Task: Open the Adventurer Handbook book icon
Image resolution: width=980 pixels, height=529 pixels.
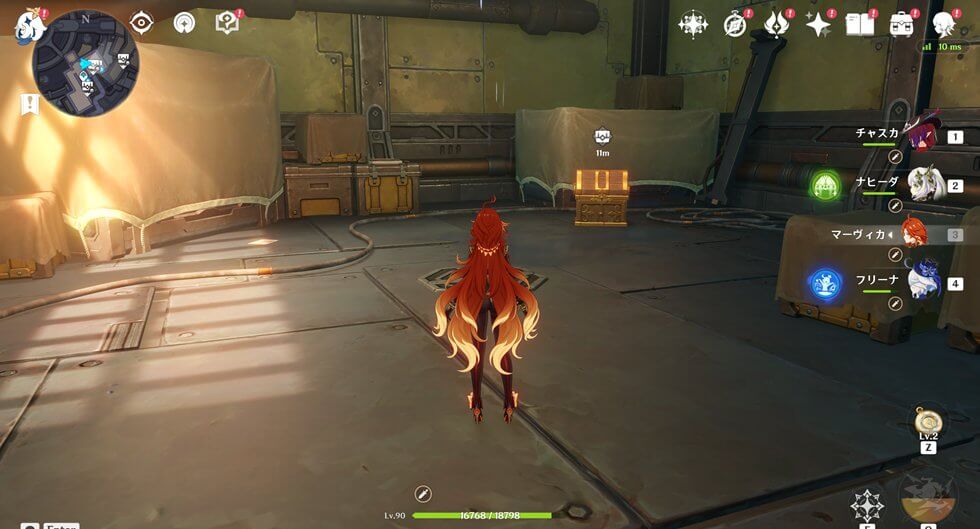Action: 859,24
